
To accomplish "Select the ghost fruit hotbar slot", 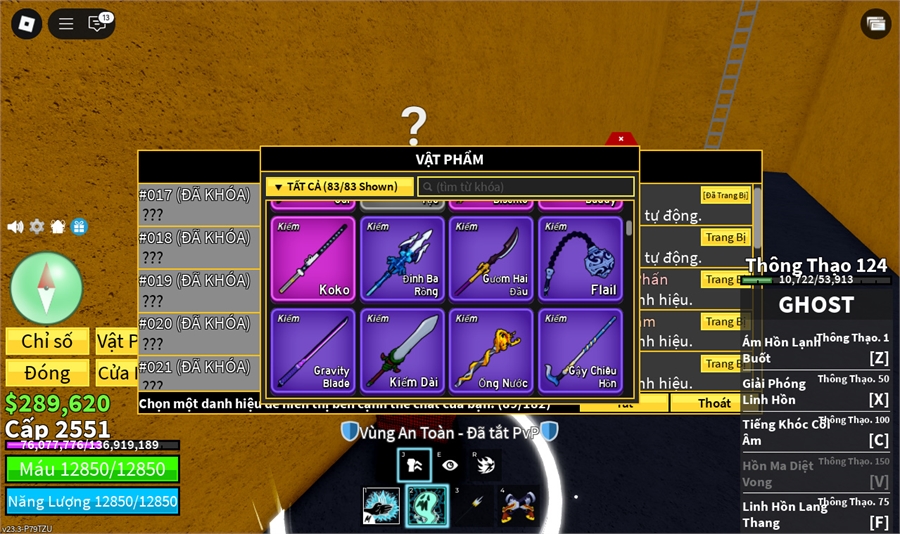I will (x=427, y=506).
